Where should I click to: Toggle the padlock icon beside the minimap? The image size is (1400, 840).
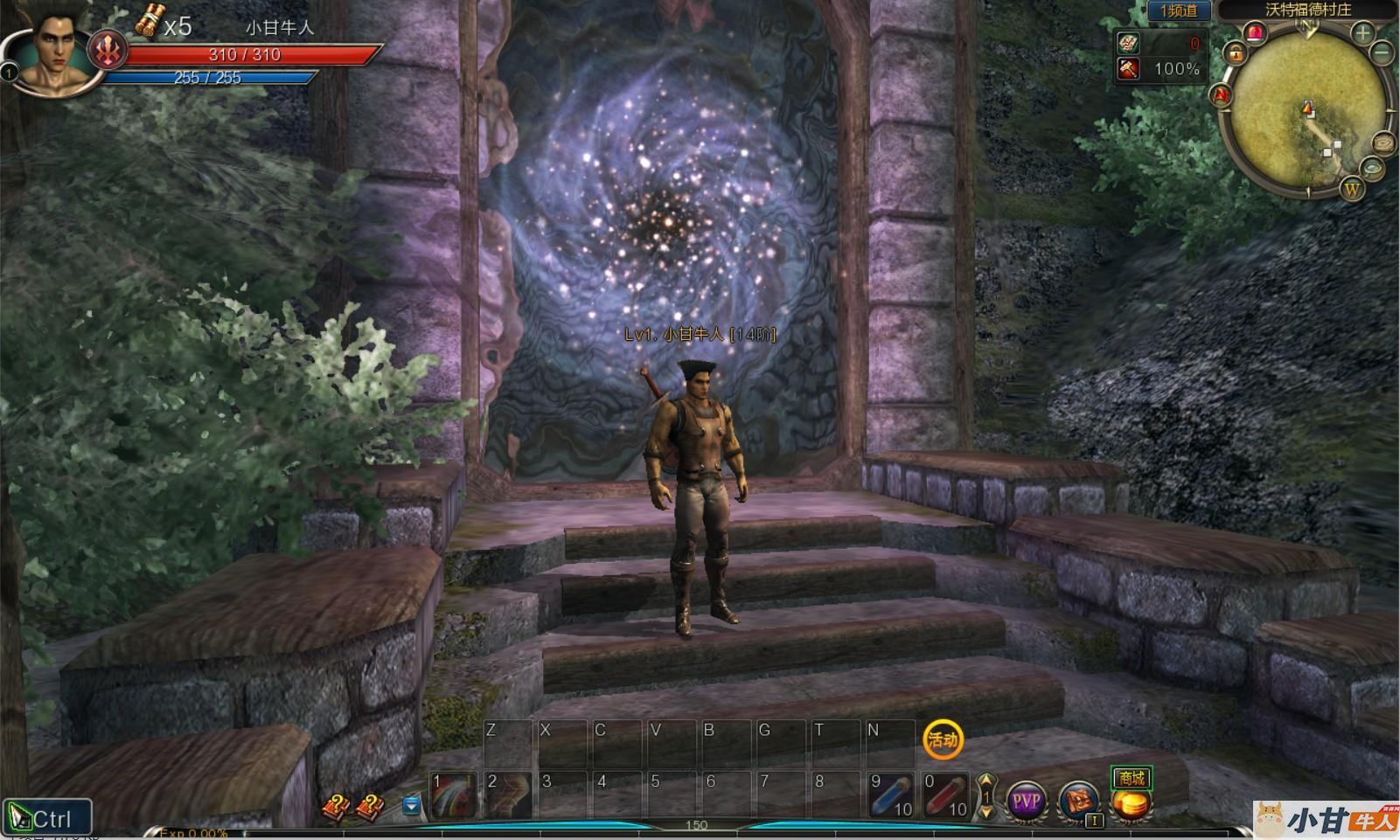tap(1236, 54)
